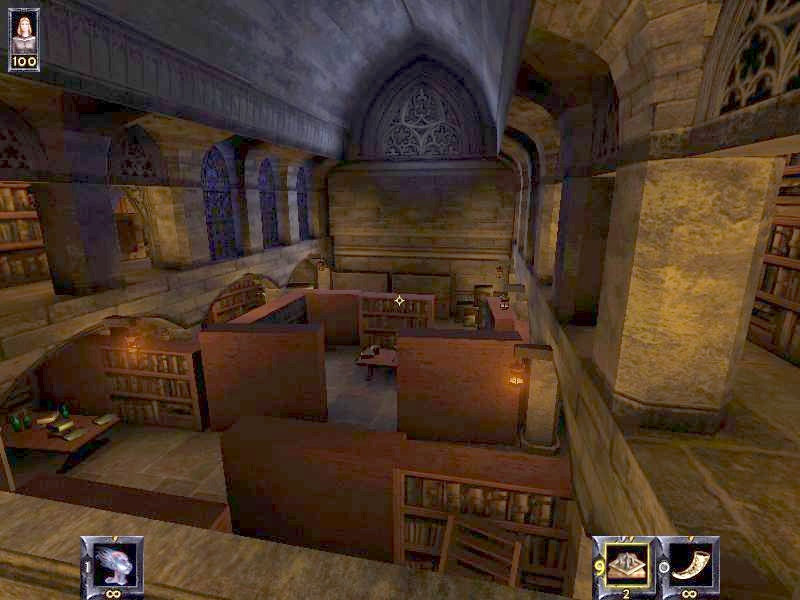Activate the ivory horn item slot
This screenshot has width=800, height=600.
point(689,561)
